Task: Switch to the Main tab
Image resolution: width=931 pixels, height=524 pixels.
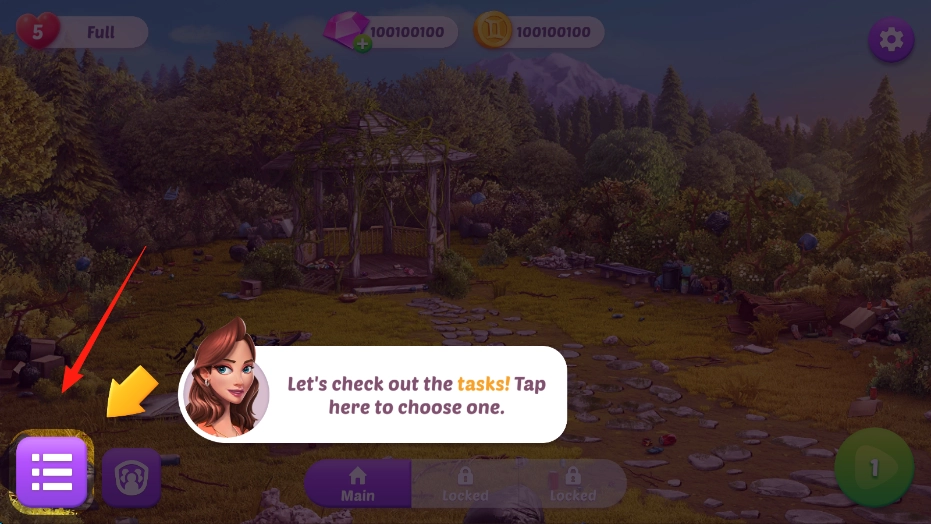Action: 357,484
